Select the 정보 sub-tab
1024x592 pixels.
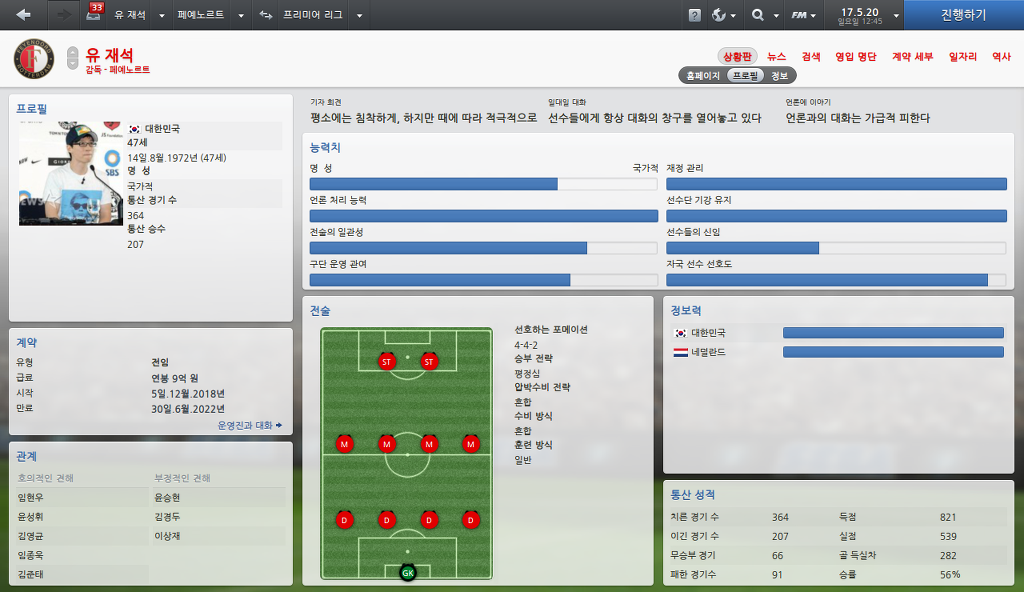(780, 75)
